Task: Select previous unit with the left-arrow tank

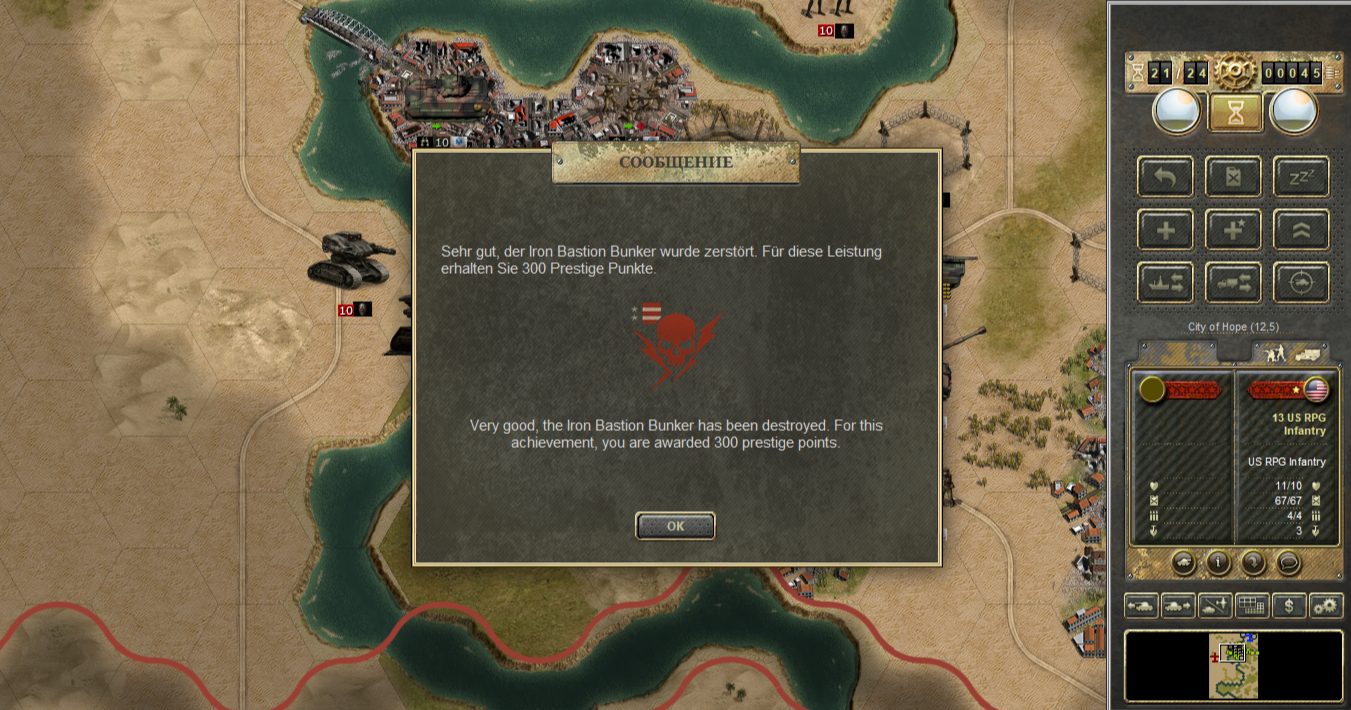Action: point(1141,605)
